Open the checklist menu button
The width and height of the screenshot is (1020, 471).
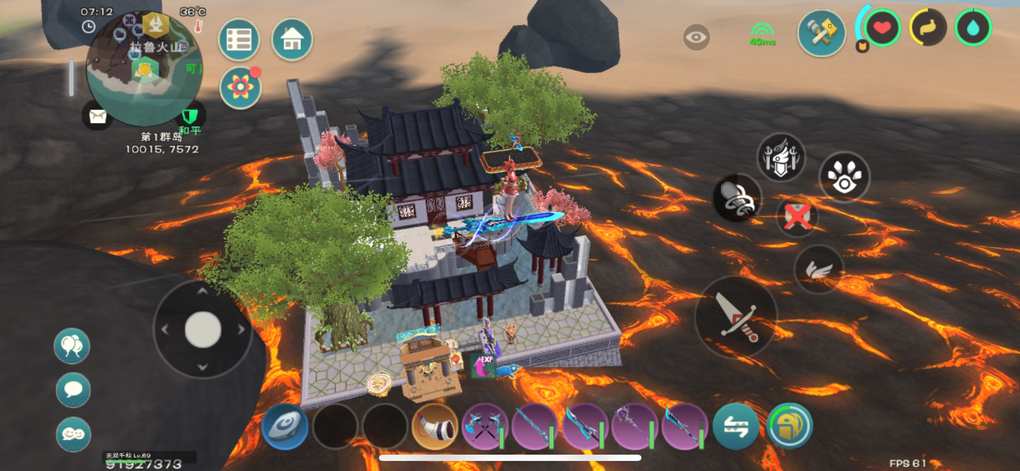click(x=239, y=40)
